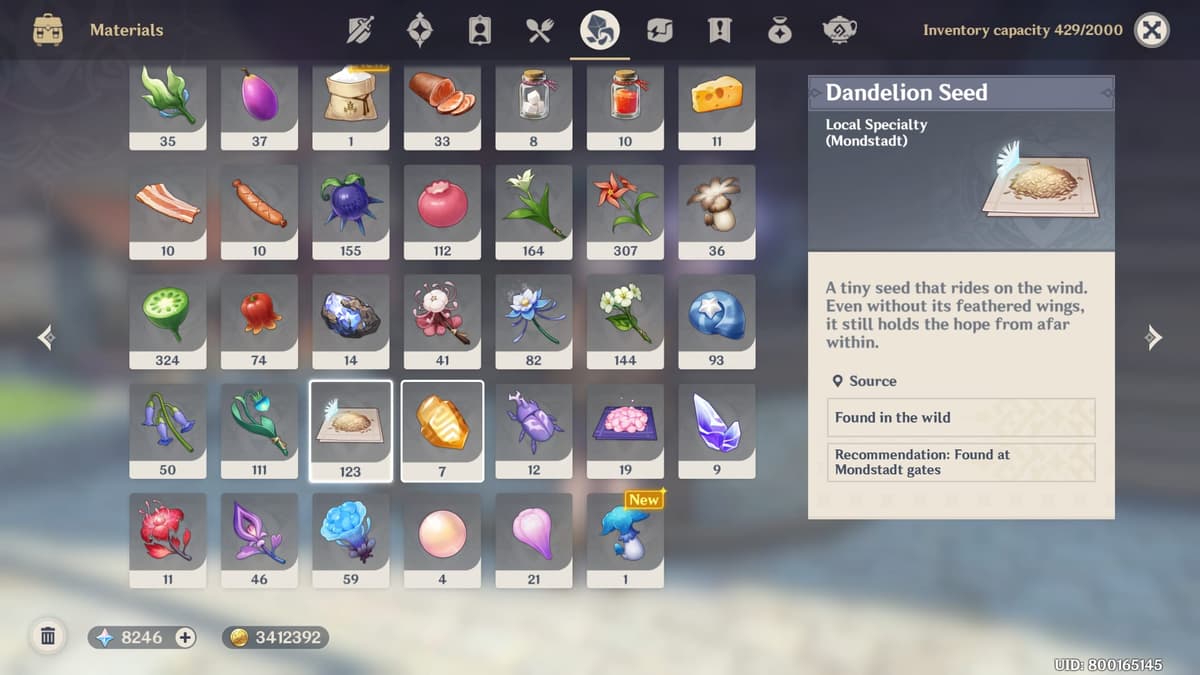Image resolution: width=1200 pixels, height=675 pixels.
Task: Go to the next inventory category arrow
Action: (1153, 338)
